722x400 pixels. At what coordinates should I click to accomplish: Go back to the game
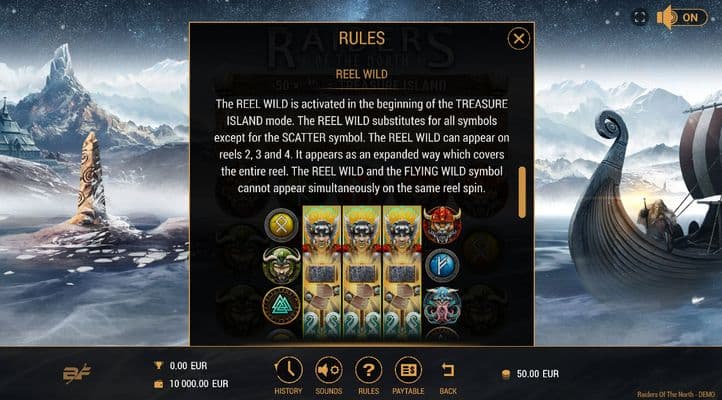point(448,371)
